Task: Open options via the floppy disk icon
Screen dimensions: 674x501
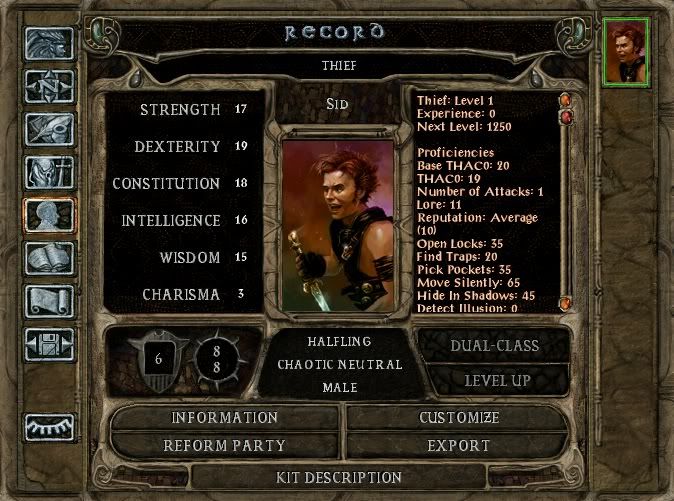Action: coord(50,344)
